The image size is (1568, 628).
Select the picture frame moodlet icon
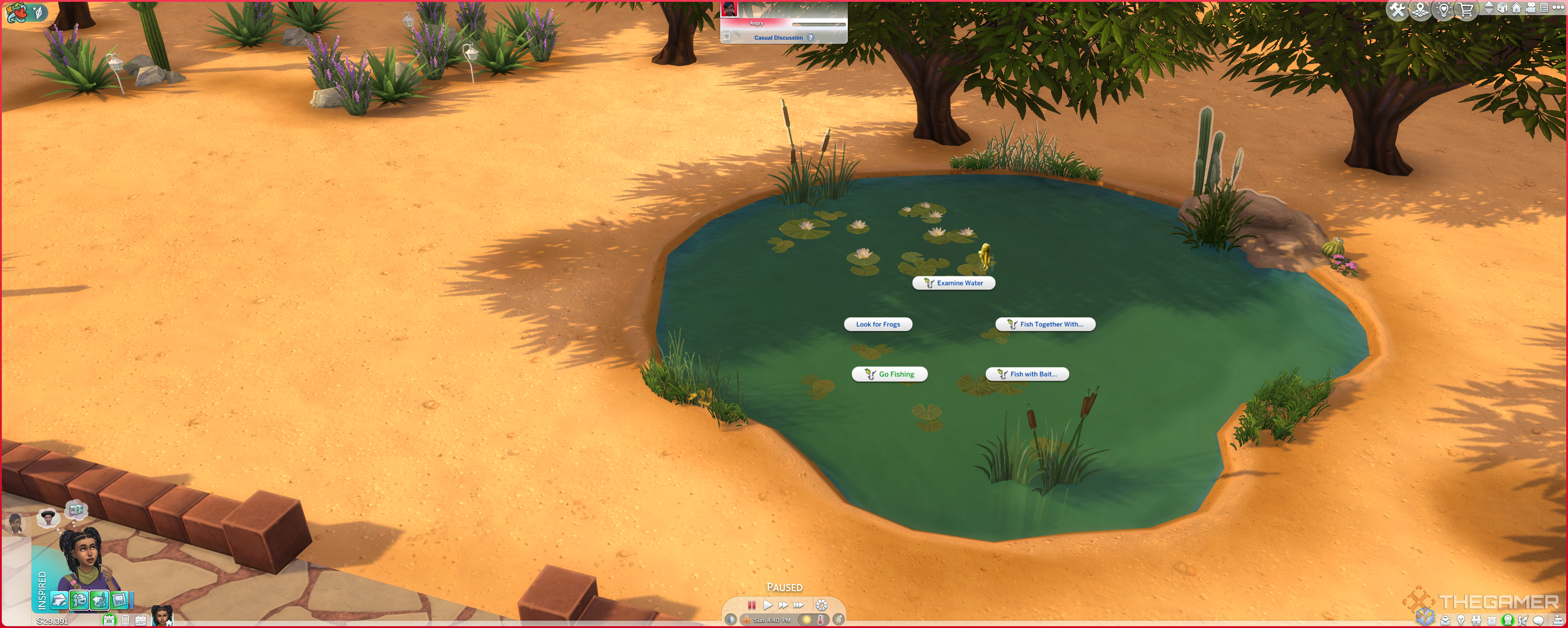119,601
